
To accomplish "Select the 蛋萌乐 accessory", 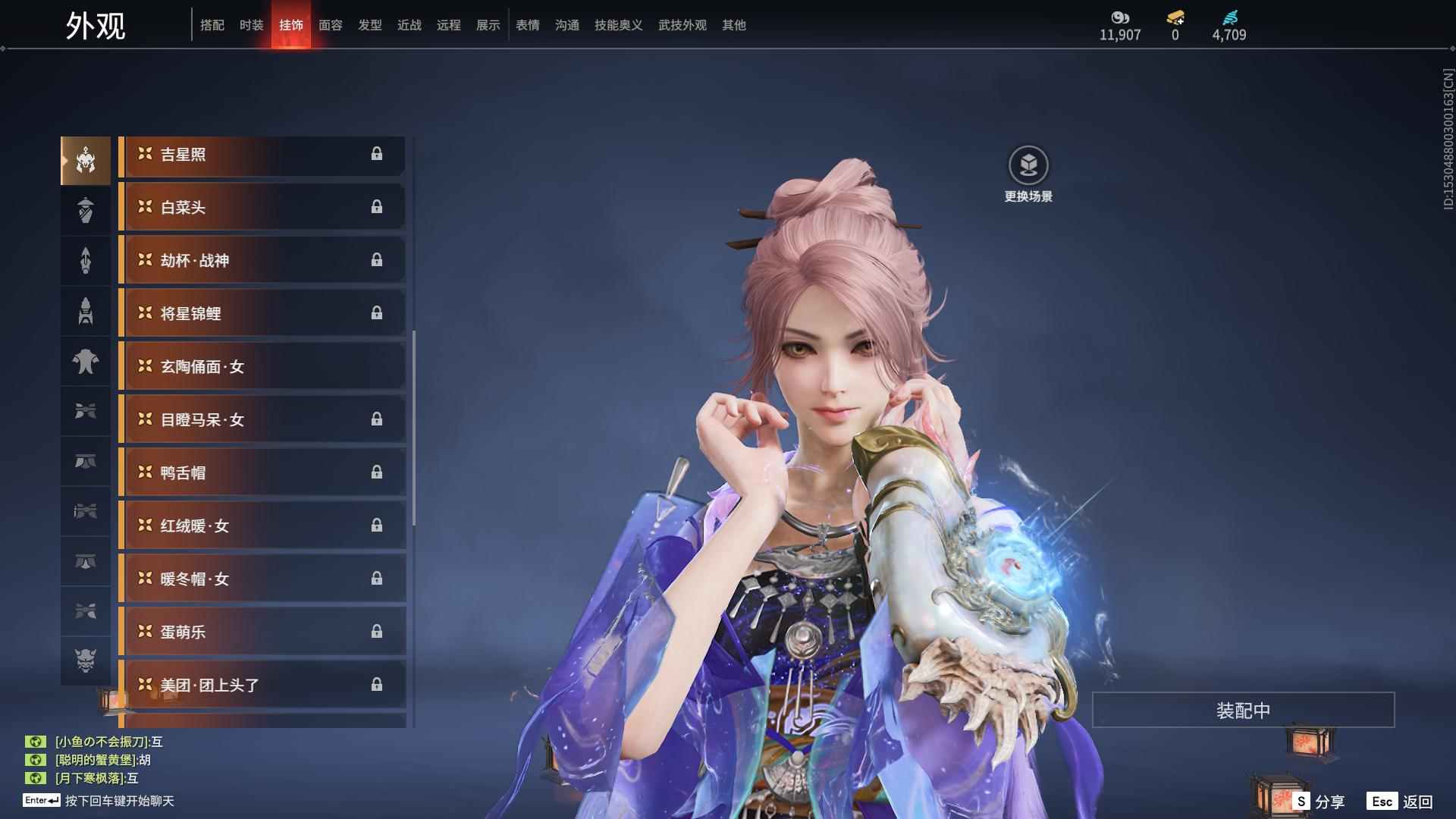I will (x=262, y=632).
